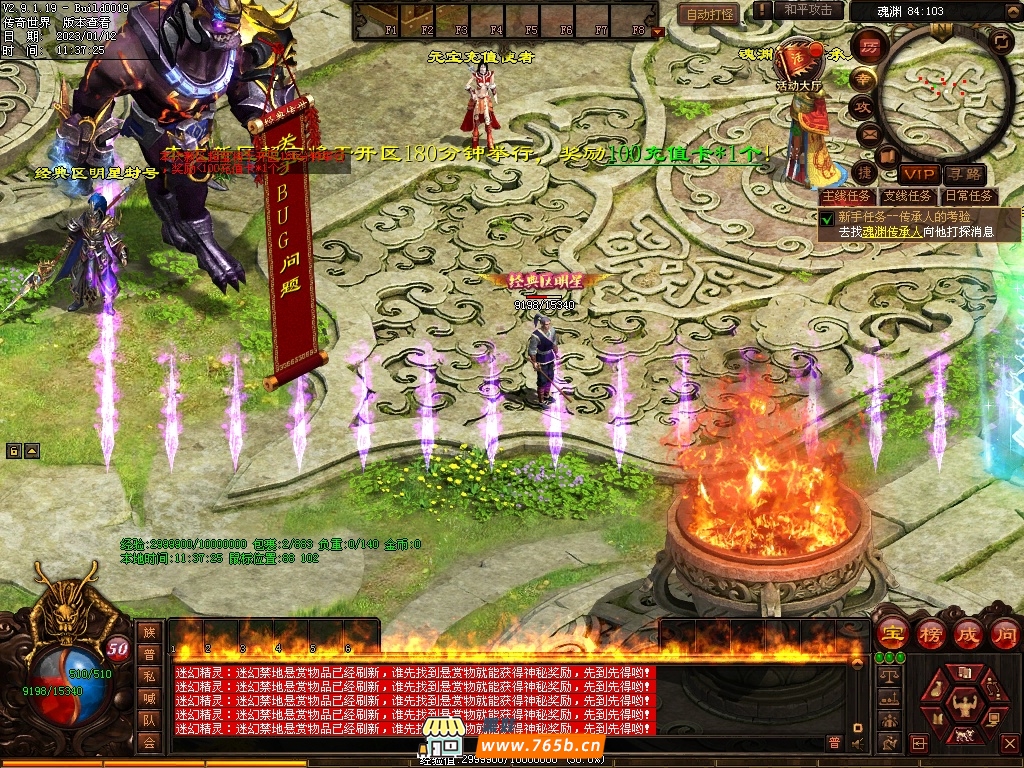This screenshot has height=768, width=1024.
Task: Open the 成 achievements button
Action: [x=968, y=633]
